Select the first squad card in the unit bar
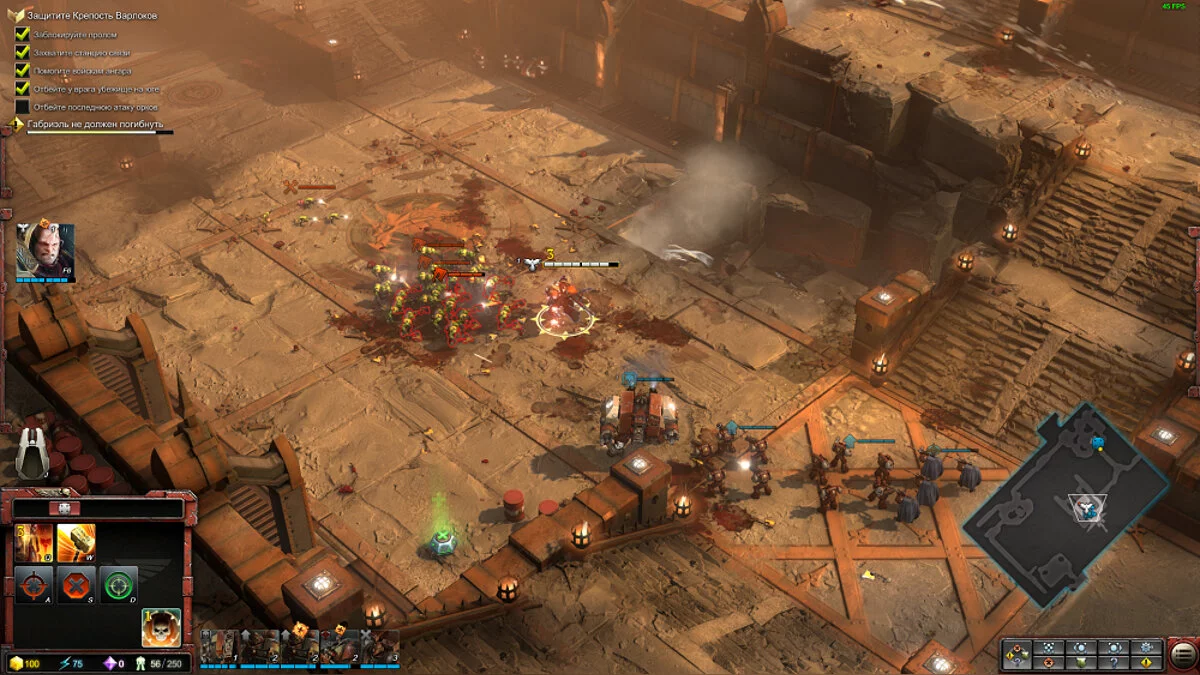The image size is (1200, 675). 218,647
